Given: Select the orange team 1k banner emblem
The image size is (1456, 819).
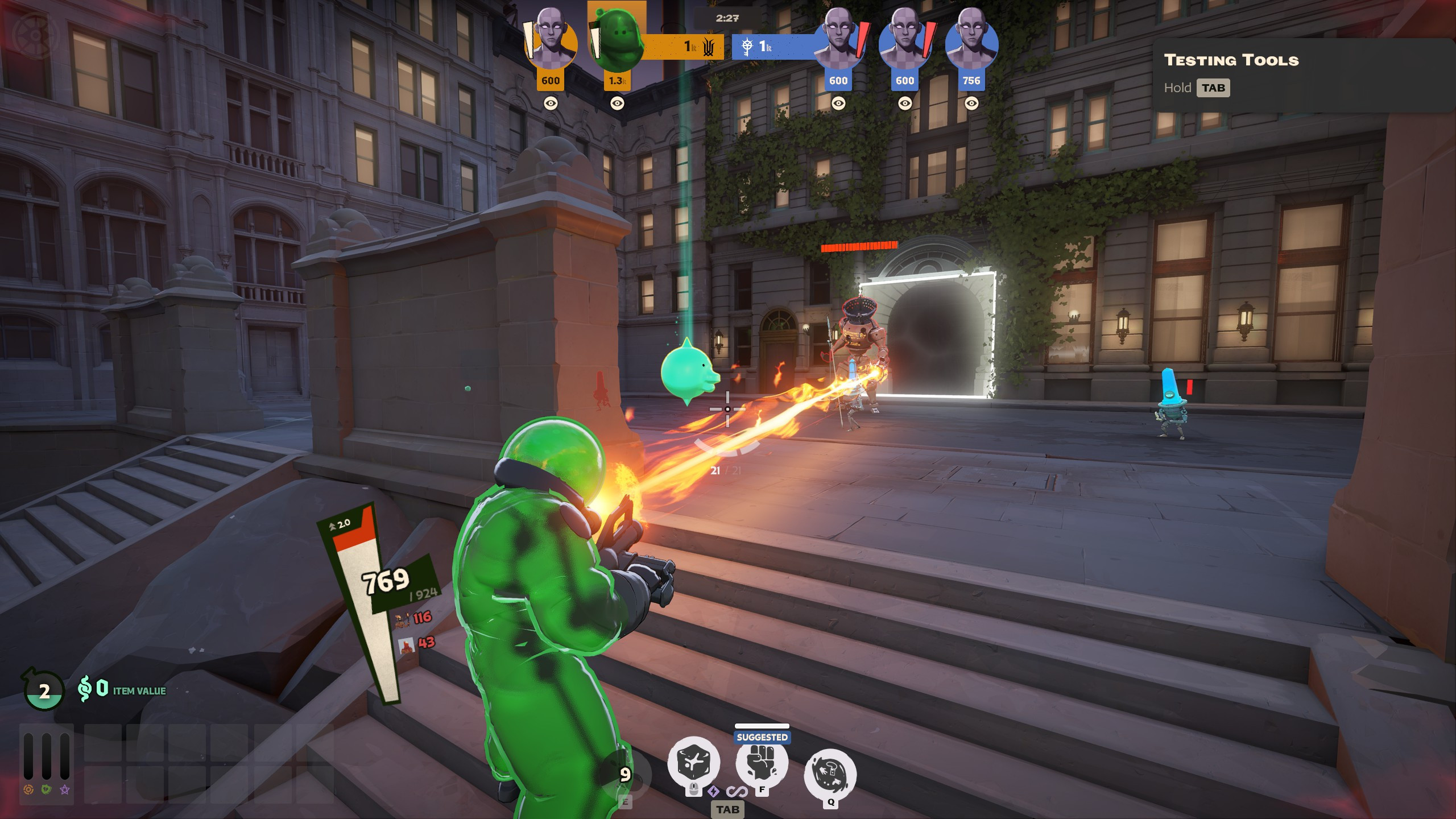Looking at the screenshot, I should tap(708, 47).
